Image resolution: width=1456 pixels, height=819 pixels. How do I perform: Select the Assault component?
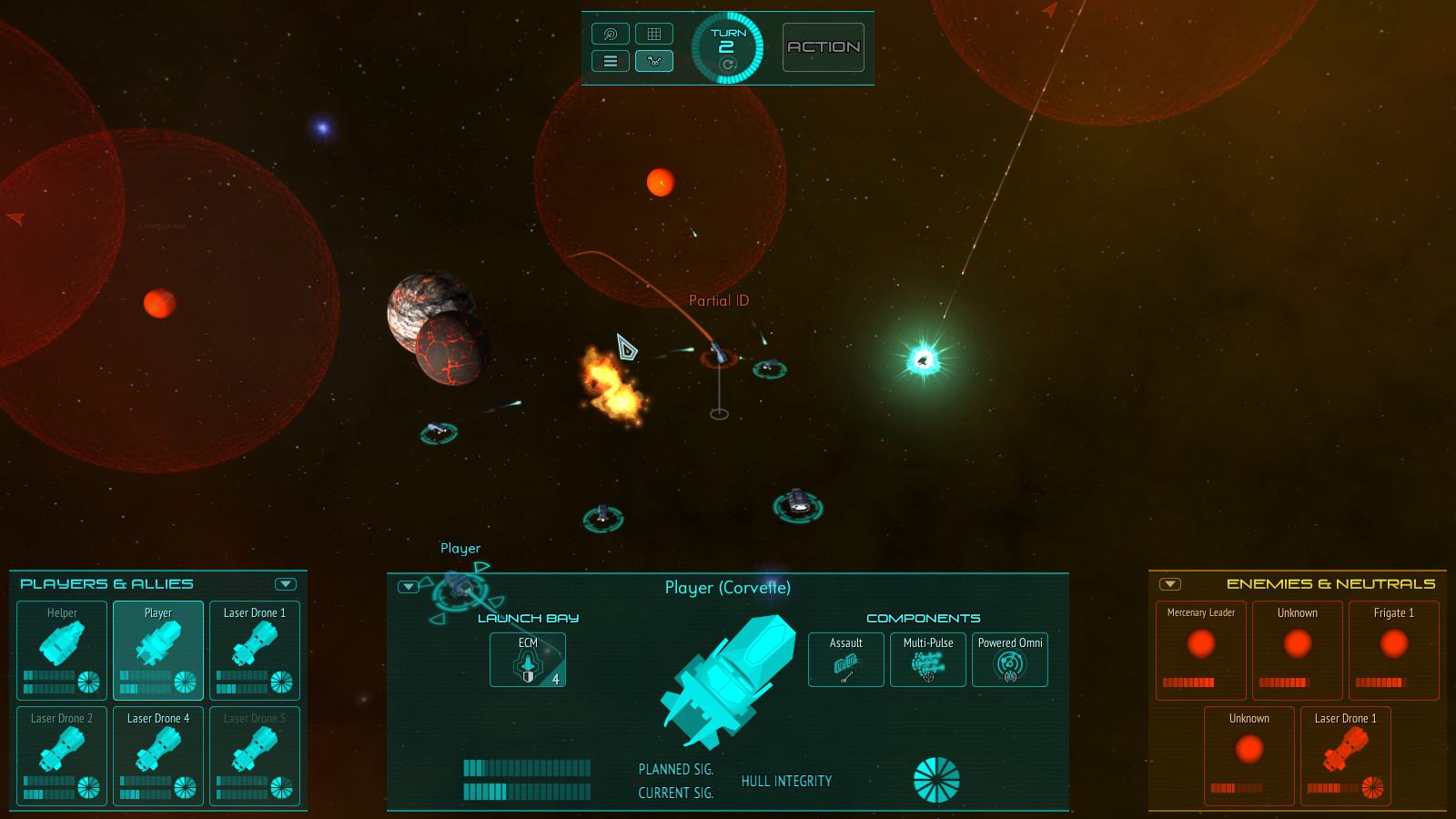pyautogui.click(x=846, y=660)
